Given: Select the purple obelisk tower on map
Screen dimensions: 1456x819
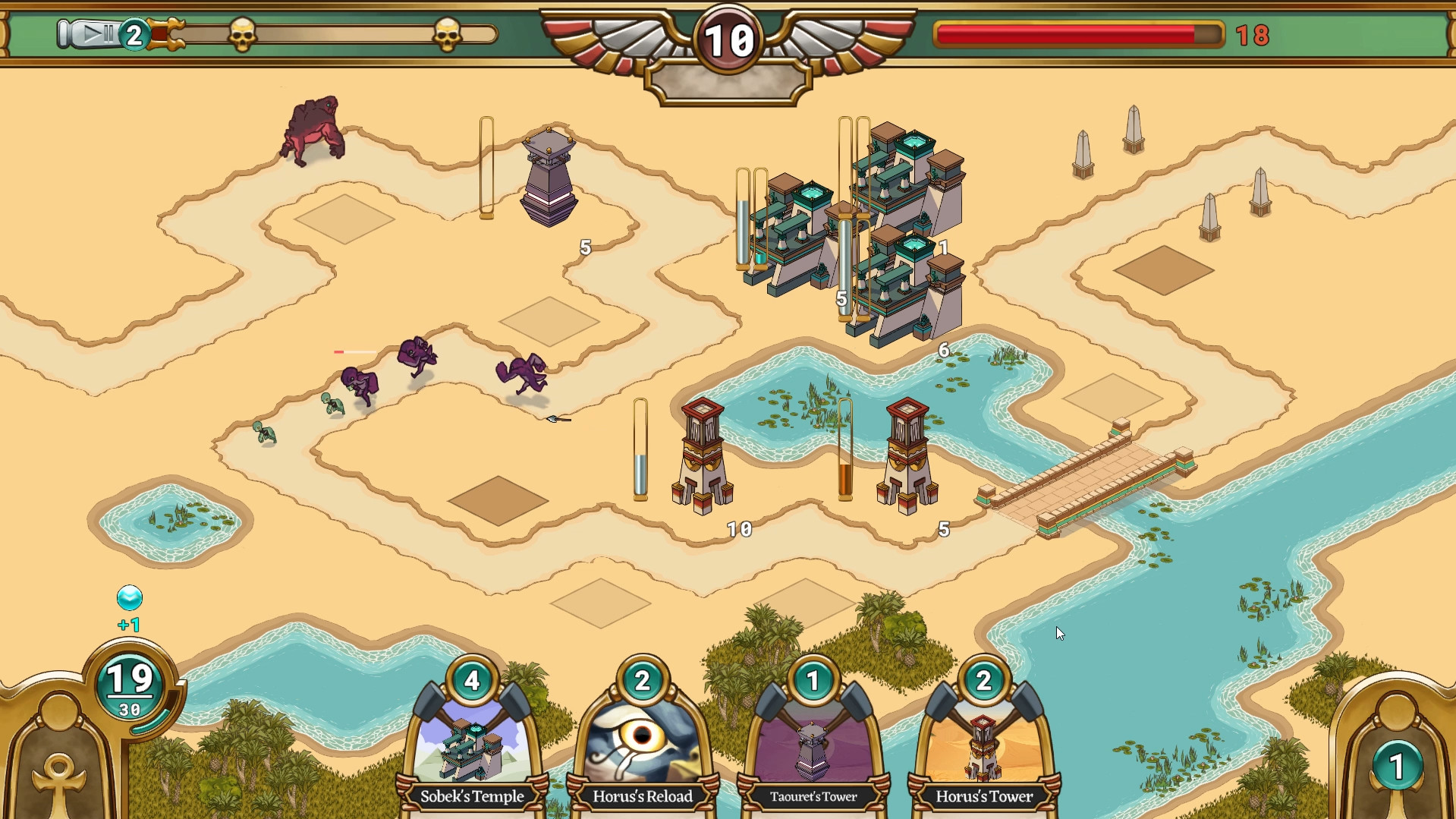Looking at the screenshot, I should 547,175.
